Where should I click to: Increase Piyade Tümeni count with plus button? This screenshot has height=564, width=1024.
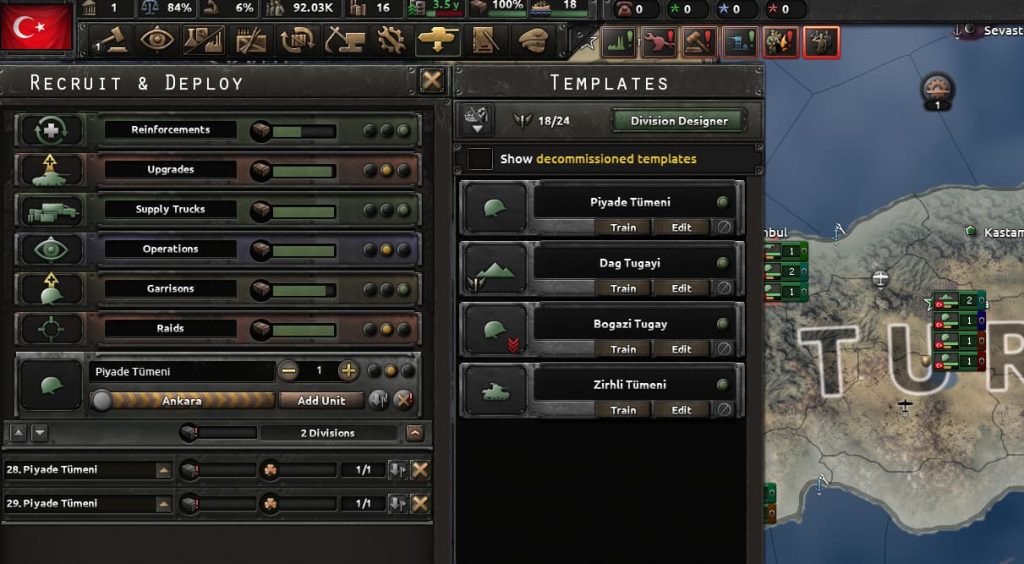(348, 371)
